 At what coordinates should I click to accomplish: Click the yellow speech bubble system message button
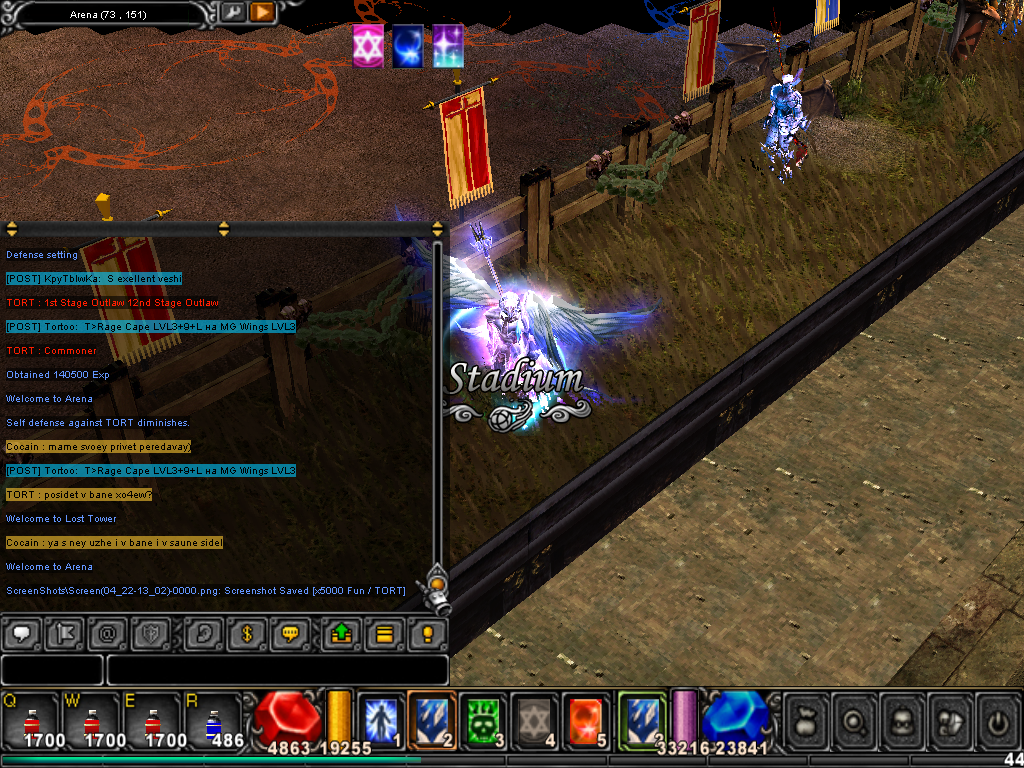(x=291, y=634)
